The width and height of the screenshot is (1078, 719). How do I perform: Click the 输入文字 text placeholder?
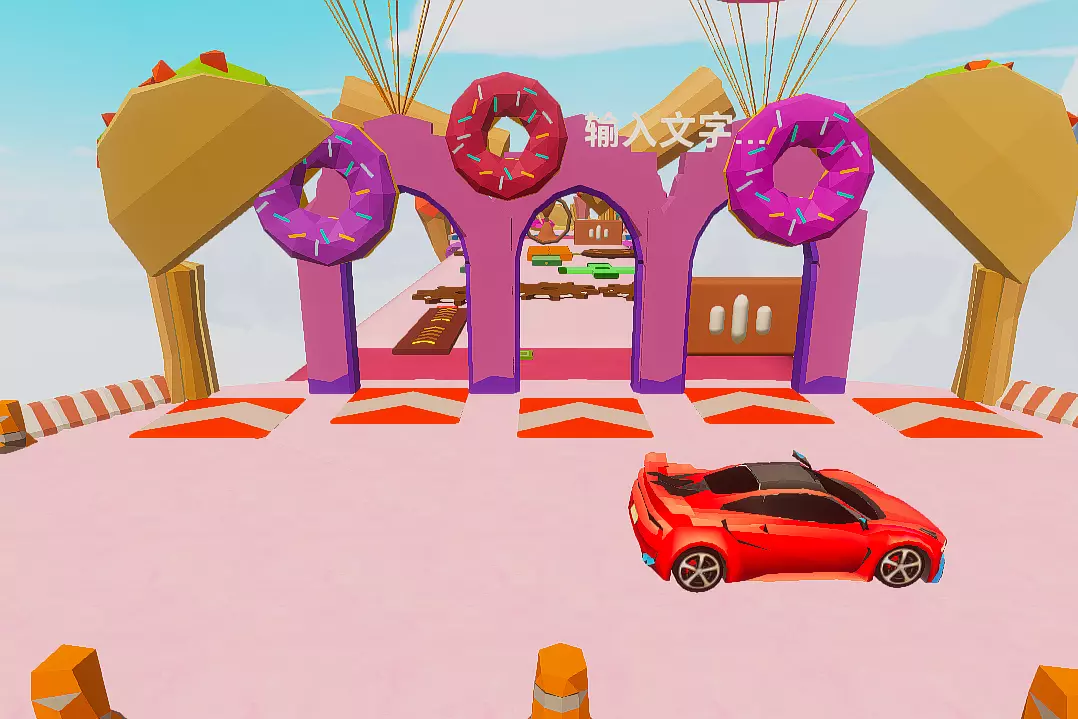[661, 132]
